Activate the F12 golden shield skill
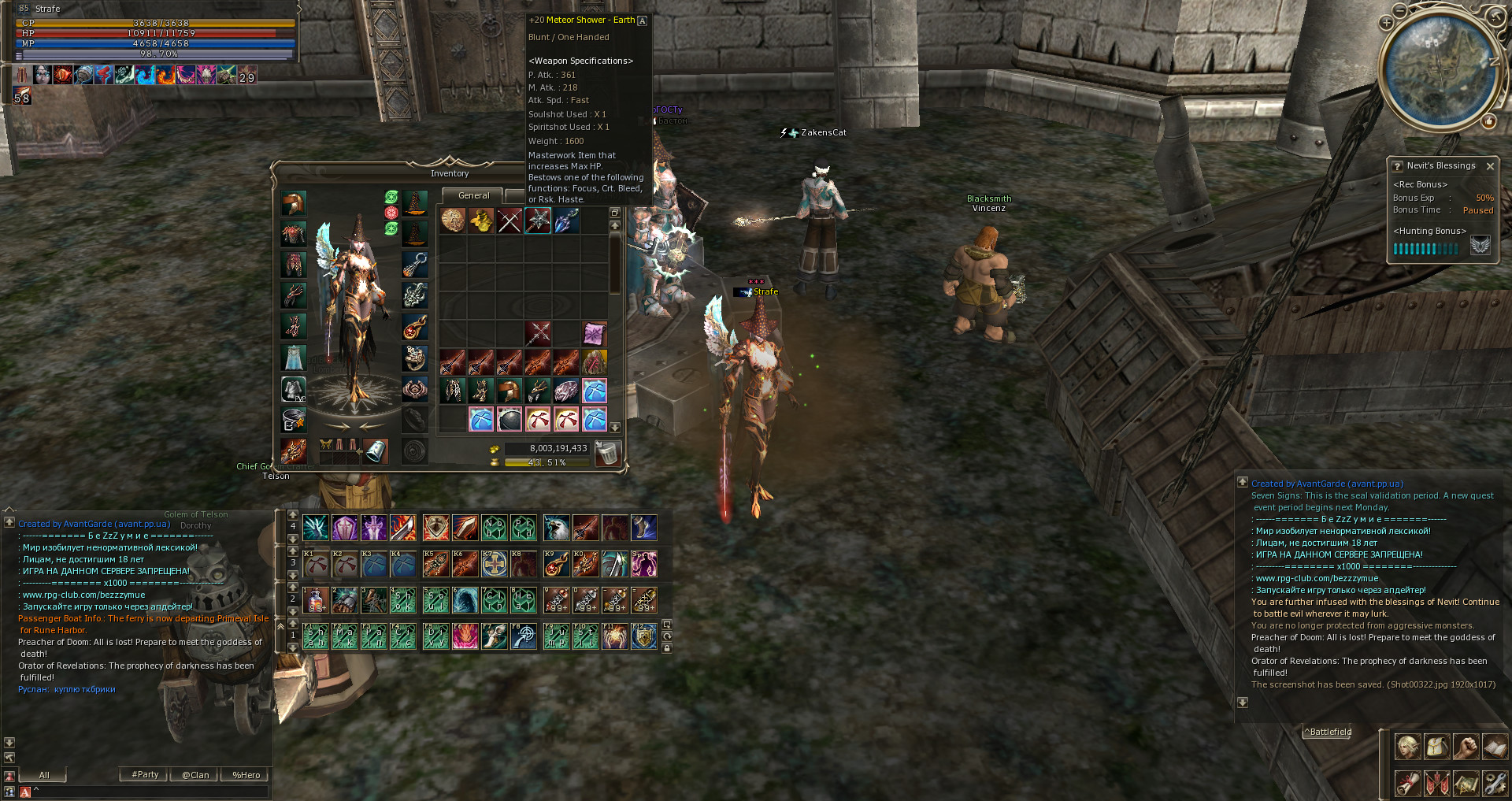Image resolution: width=1512 pixels, height=801 pixels. (x=644, y=636)
